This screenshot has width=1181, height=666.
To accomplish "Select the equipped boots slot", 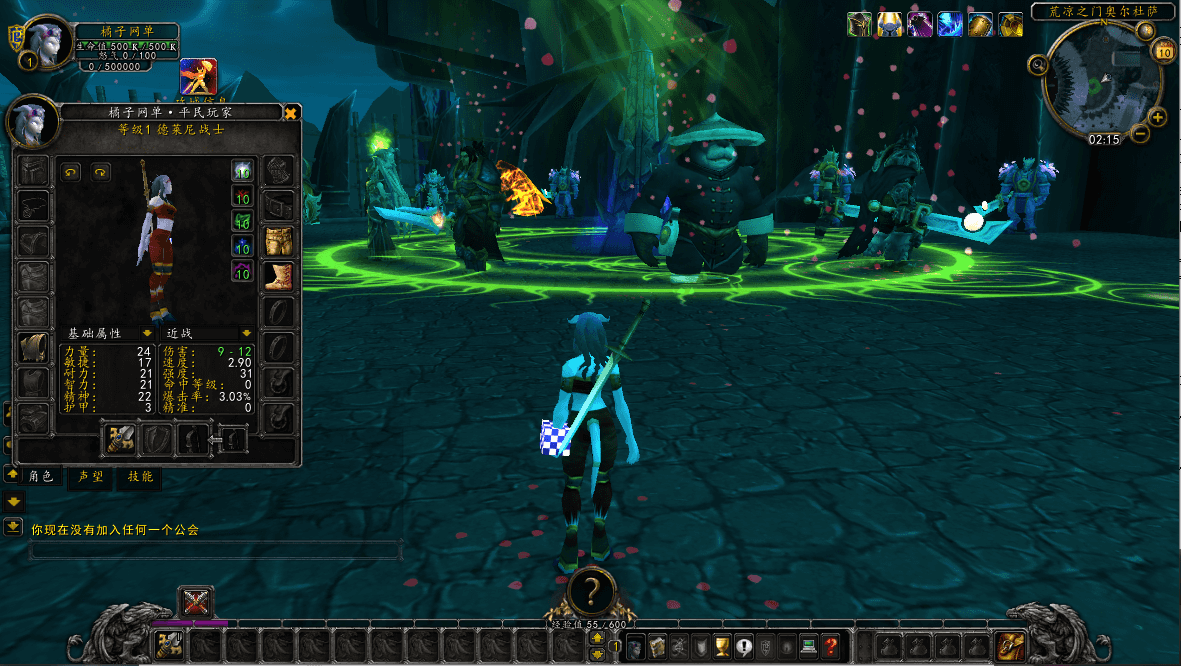I will point(277,276).
